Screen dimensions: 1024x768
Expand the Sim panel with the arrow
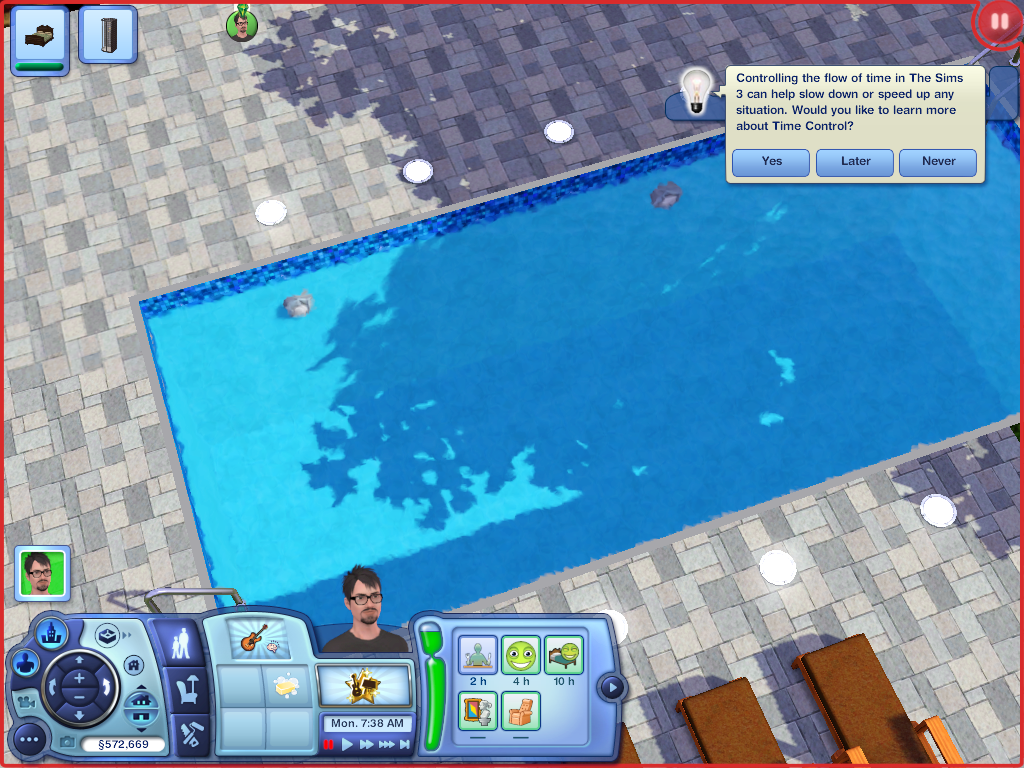click(x=612, y=688)
